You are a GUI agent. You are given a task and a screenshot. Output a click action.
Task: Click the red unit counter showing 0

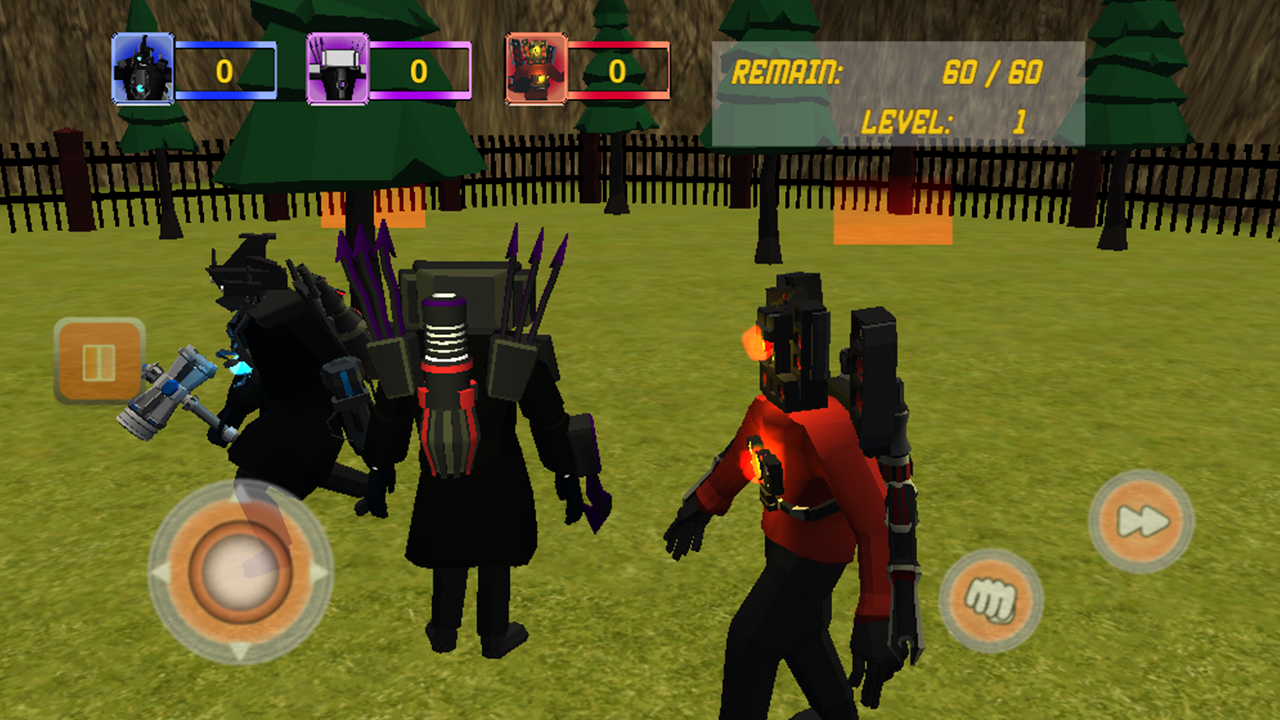click(615, 70)
